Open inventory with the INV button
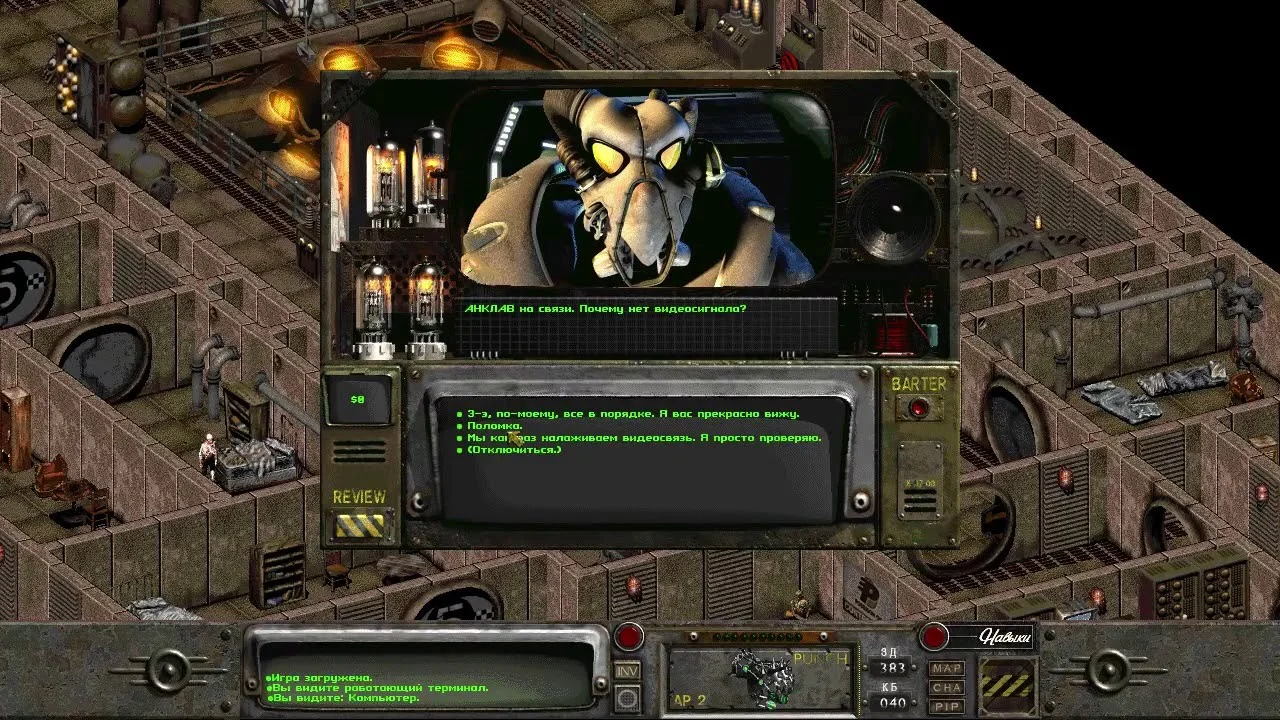This screenshot has width=1280, height=720. pyautogui.click(x=627, y=670)
